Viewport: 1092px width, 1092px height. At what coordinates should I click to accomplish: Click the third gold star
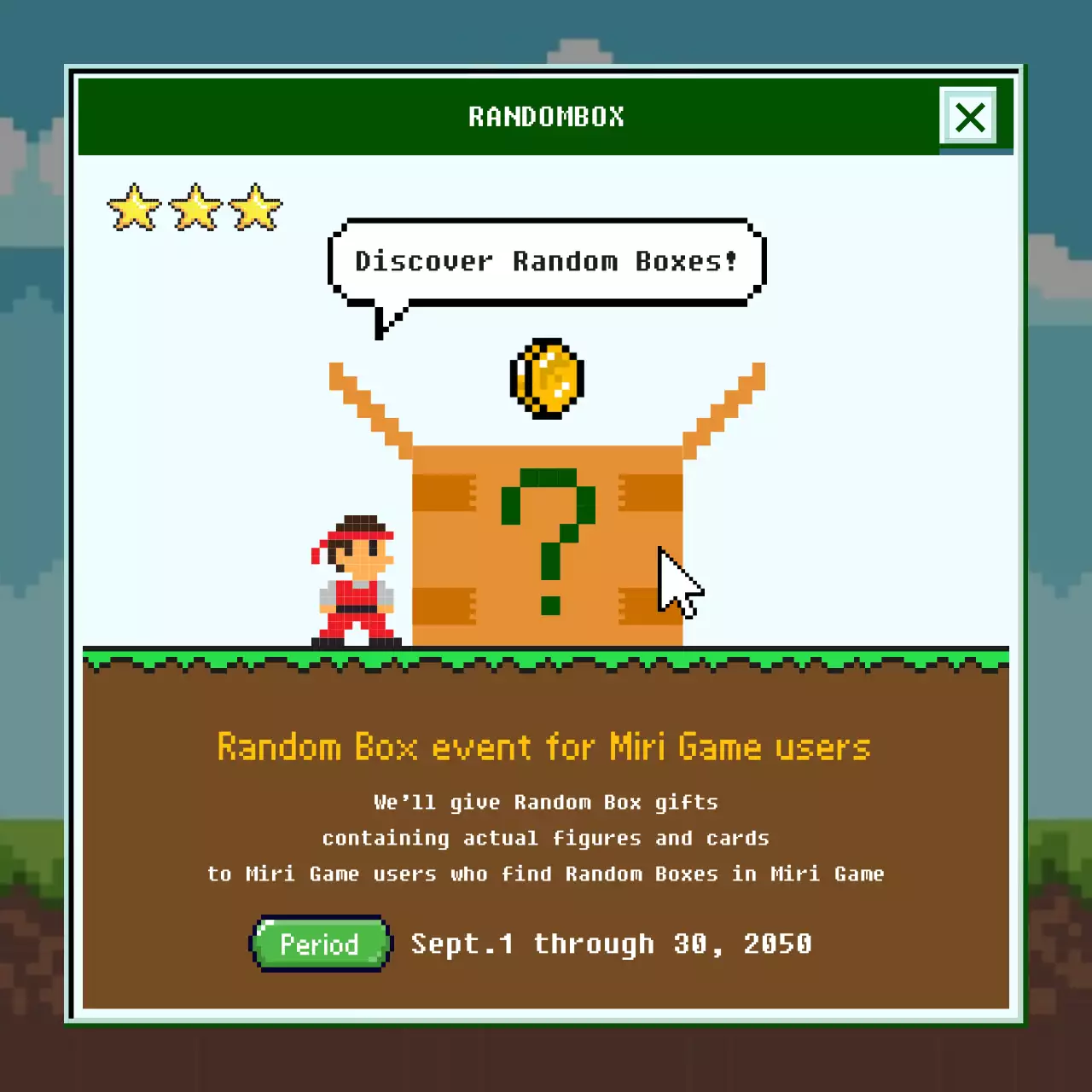click(x=255, y=207)
